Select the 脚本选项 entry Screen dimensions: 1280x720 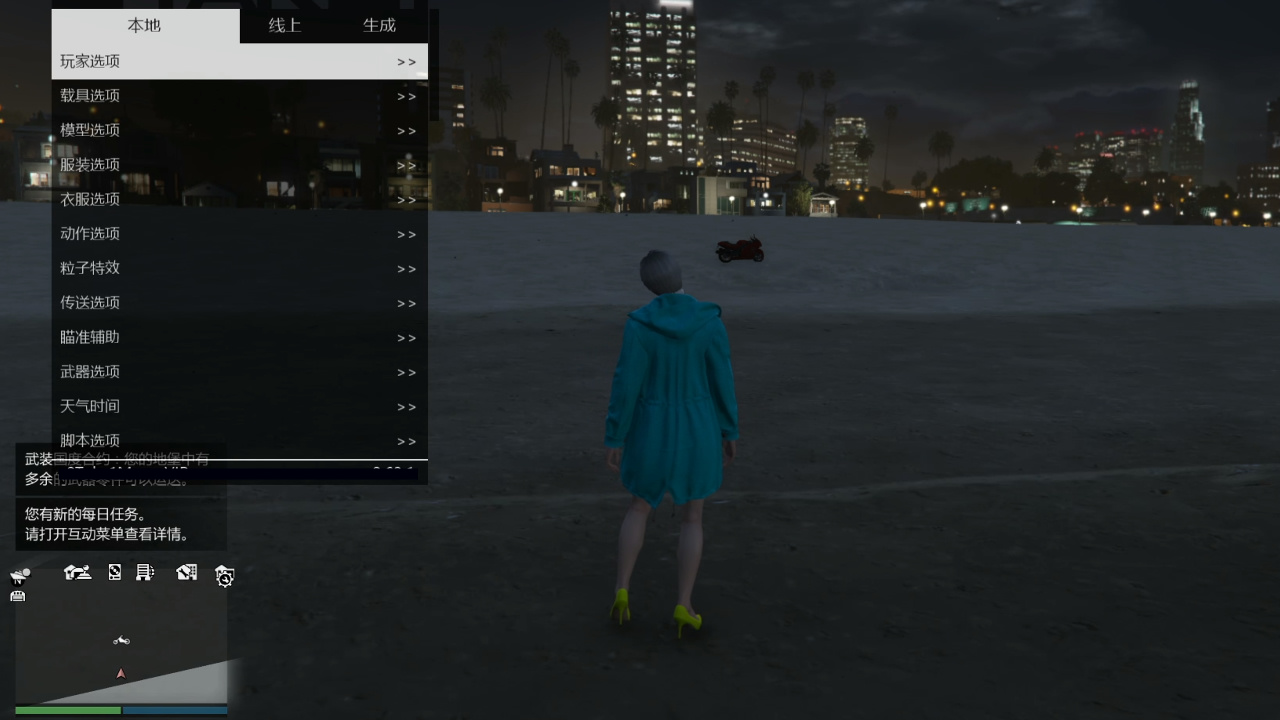pyautogui.click(x=239, y=441)
